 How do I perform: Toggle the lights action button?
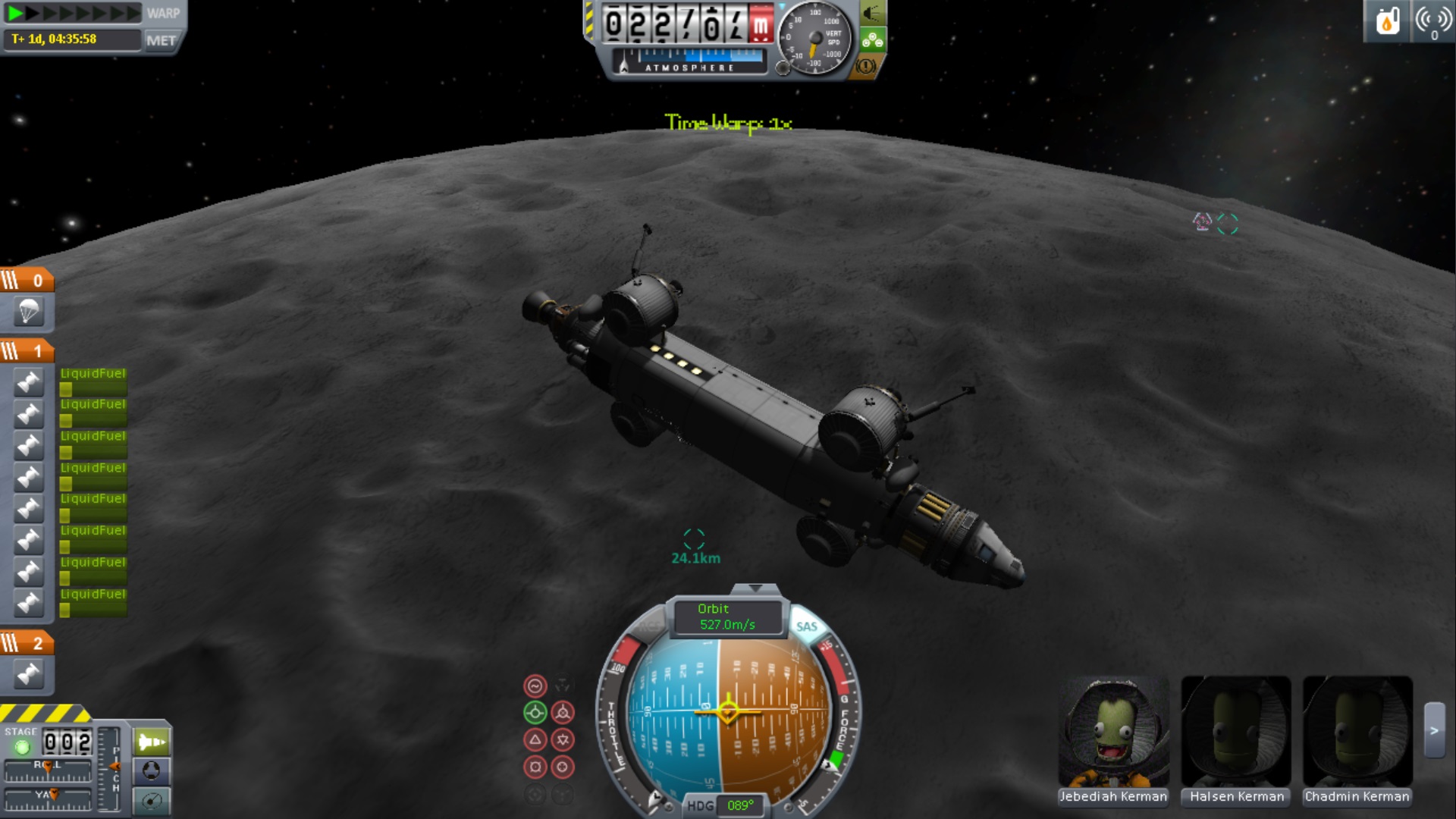coord(872,13)
